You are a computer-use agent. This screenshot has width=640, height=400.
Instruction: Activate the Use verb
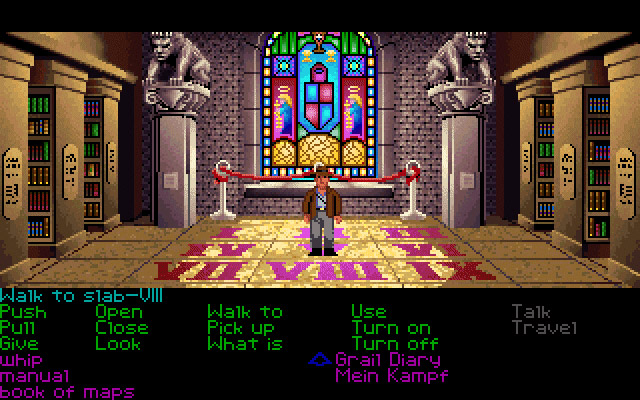point(368,312)
